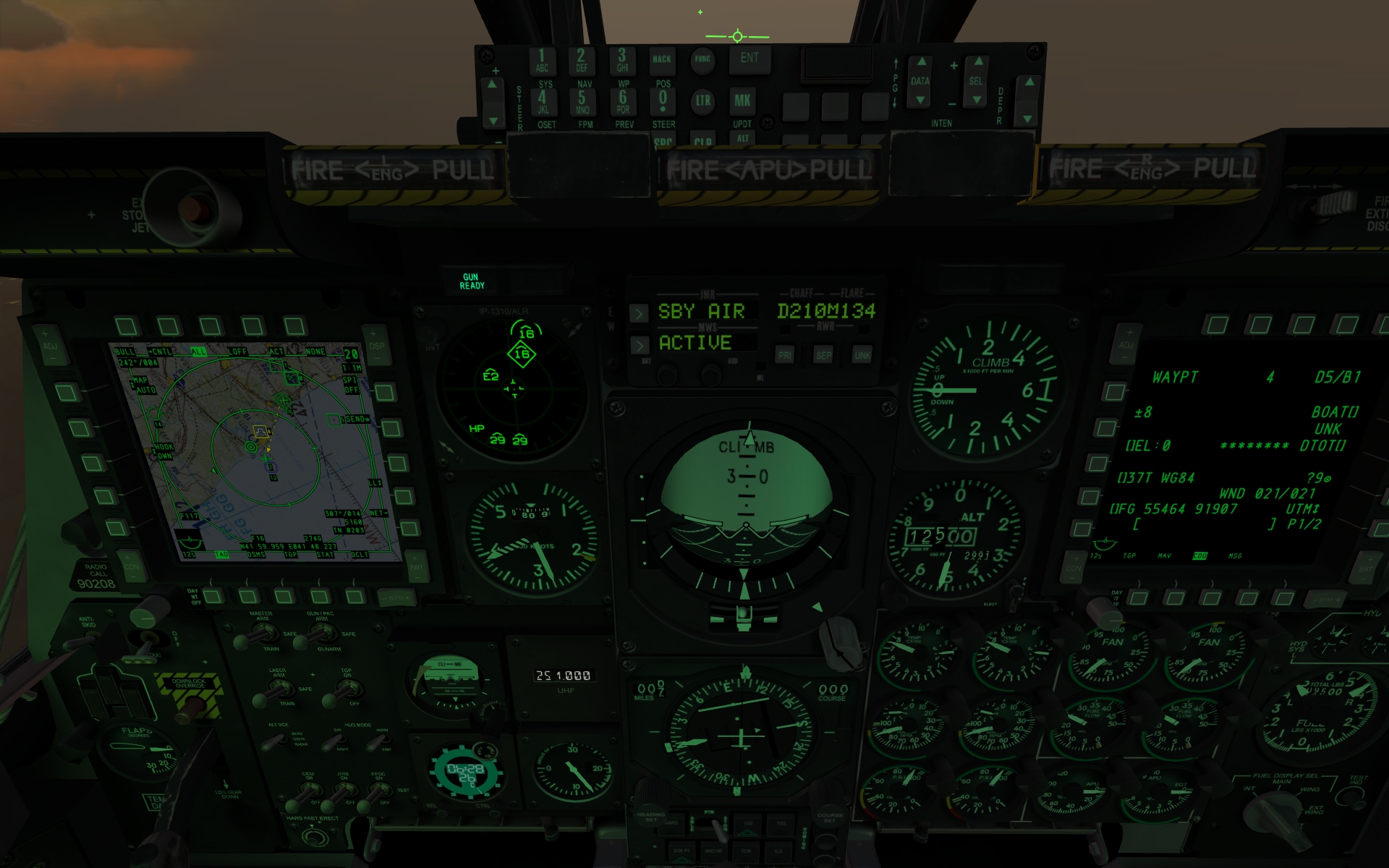Click the 5 MNO keypad key

click(582, 101)
